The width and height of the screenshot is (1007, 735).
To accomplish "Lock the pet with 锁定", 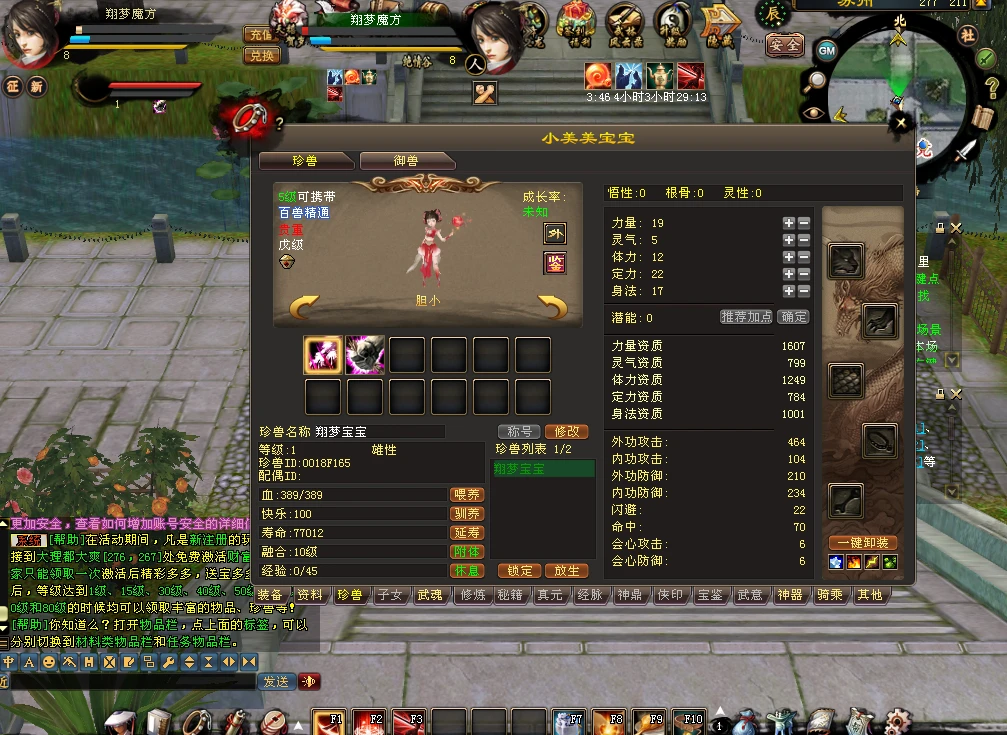I will tap(519, 571).
